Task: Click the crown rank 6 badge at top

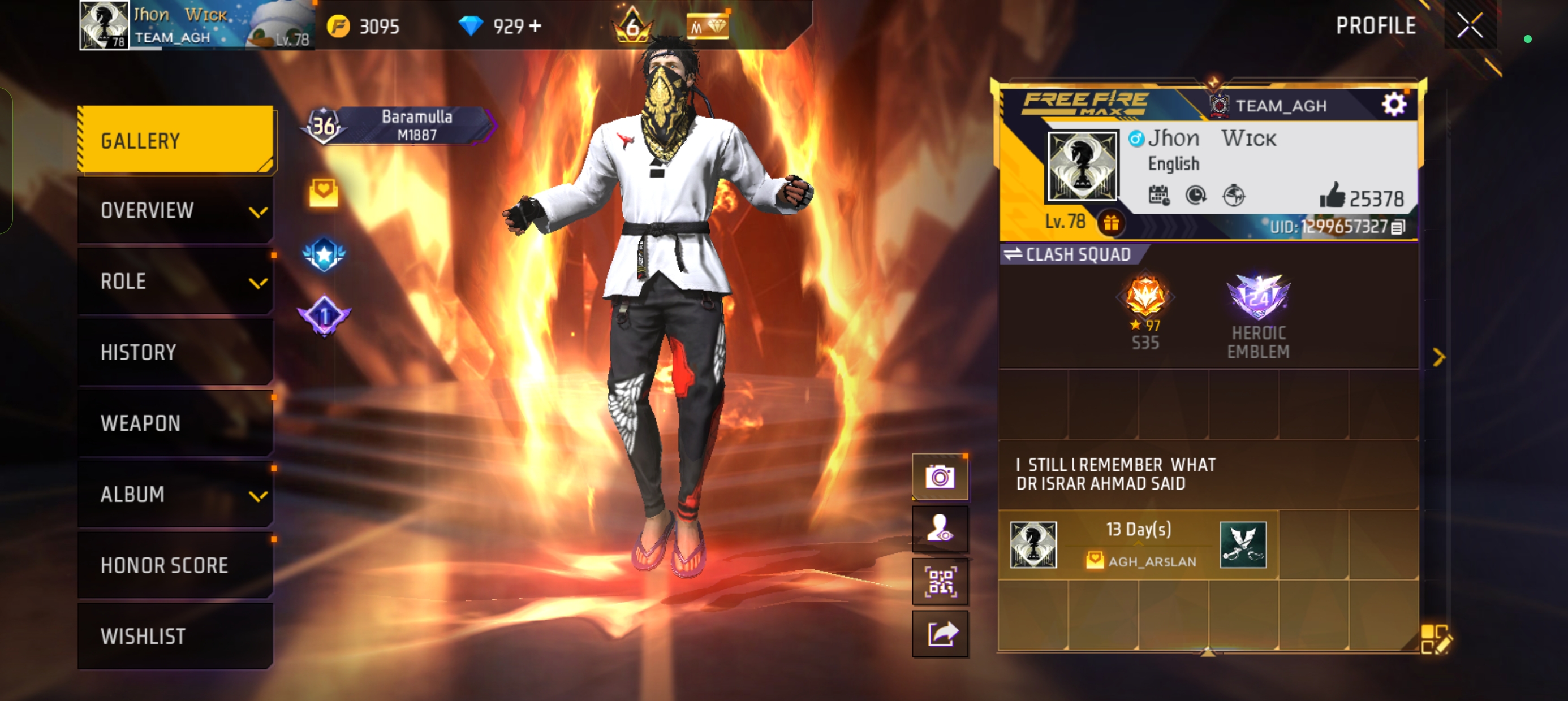Action: [x=634, y=25]
